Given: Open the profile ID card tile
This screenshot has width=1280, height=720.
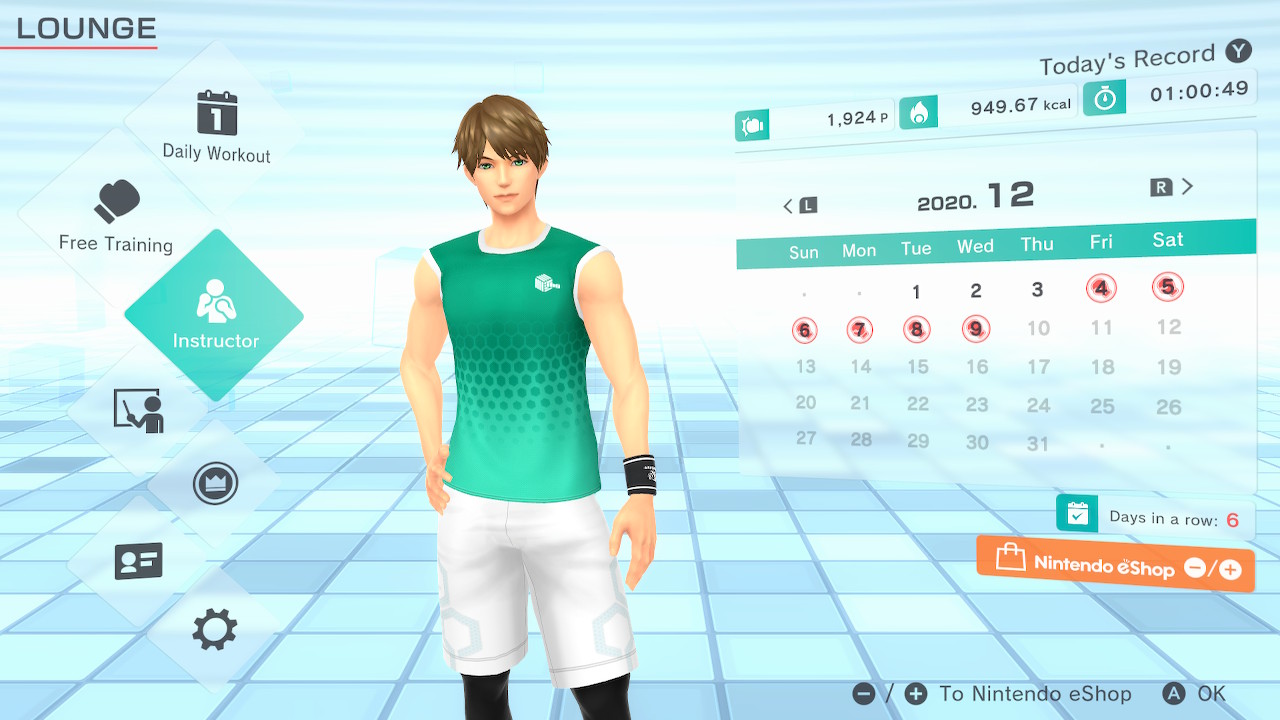Looking at the screenshot, I should 138,561.
